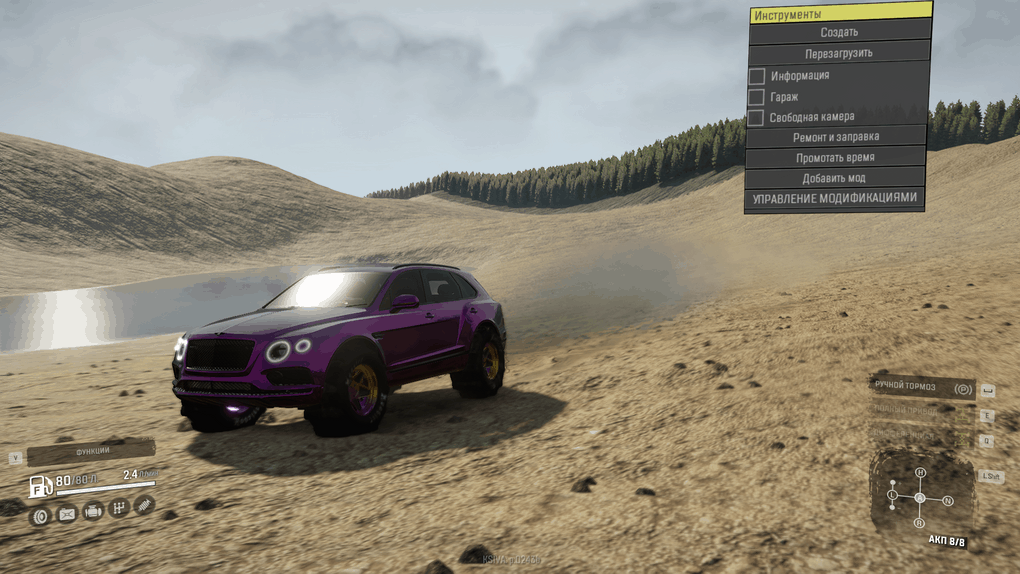Select Промотать время to skip time
Viewport: 1020px width, 574px height.
click(x=835, y=158)
